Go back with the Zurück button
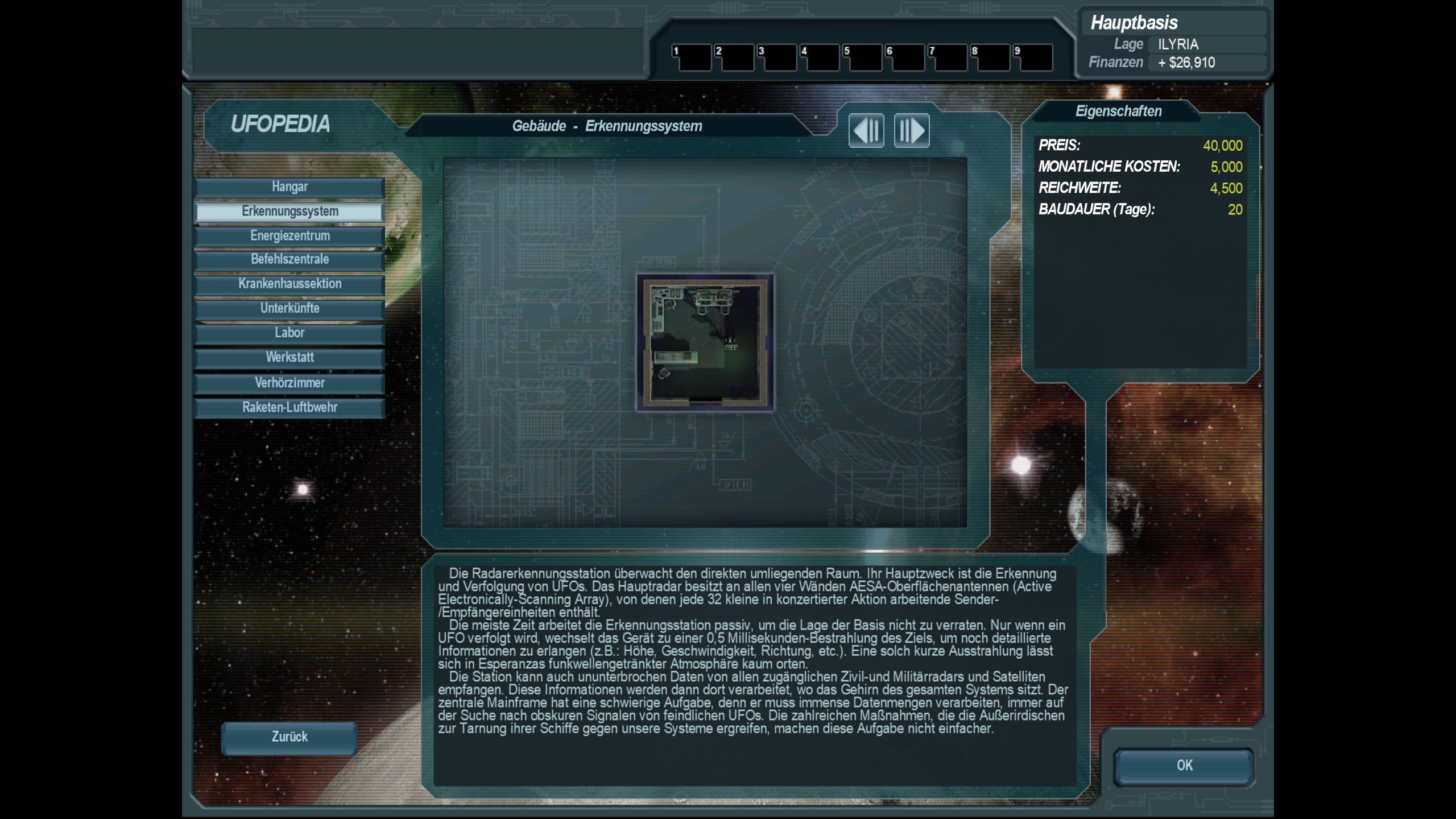The height and width of the screenshot is (819, 1456). (x=289, y=738)
